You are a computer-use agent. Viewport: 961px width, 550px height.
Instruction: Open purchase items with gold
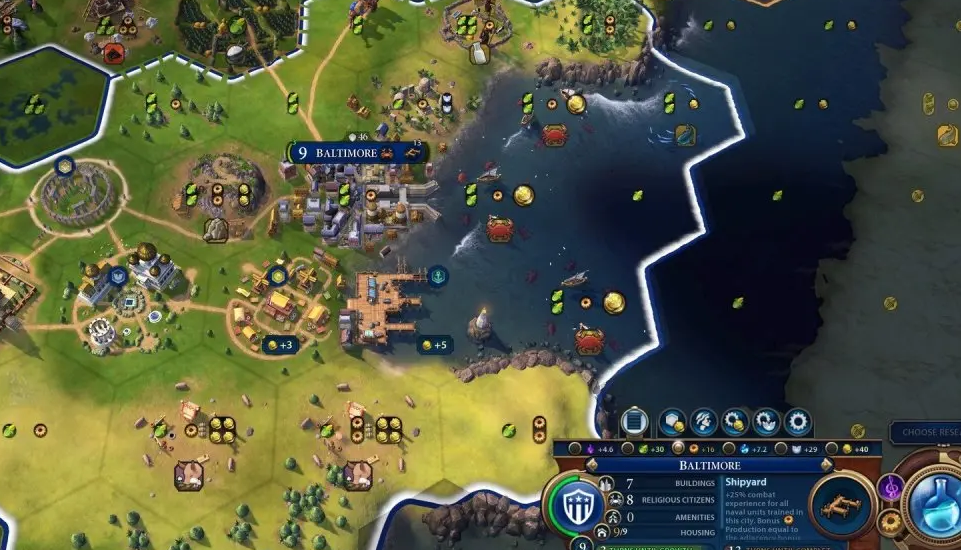(x=735, y=421)
